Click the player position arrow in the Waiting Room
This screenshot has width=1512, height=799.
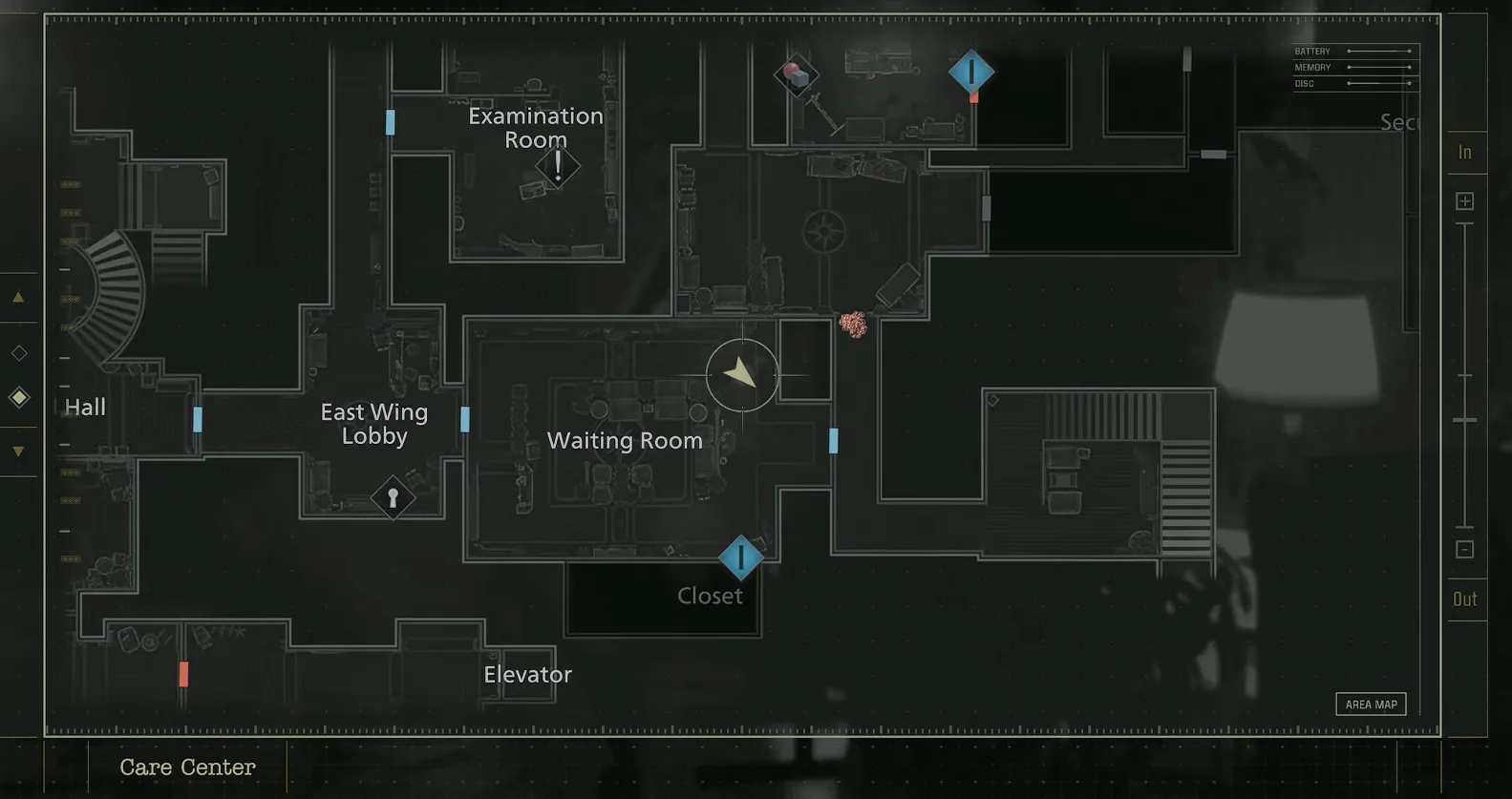(742, 374)
